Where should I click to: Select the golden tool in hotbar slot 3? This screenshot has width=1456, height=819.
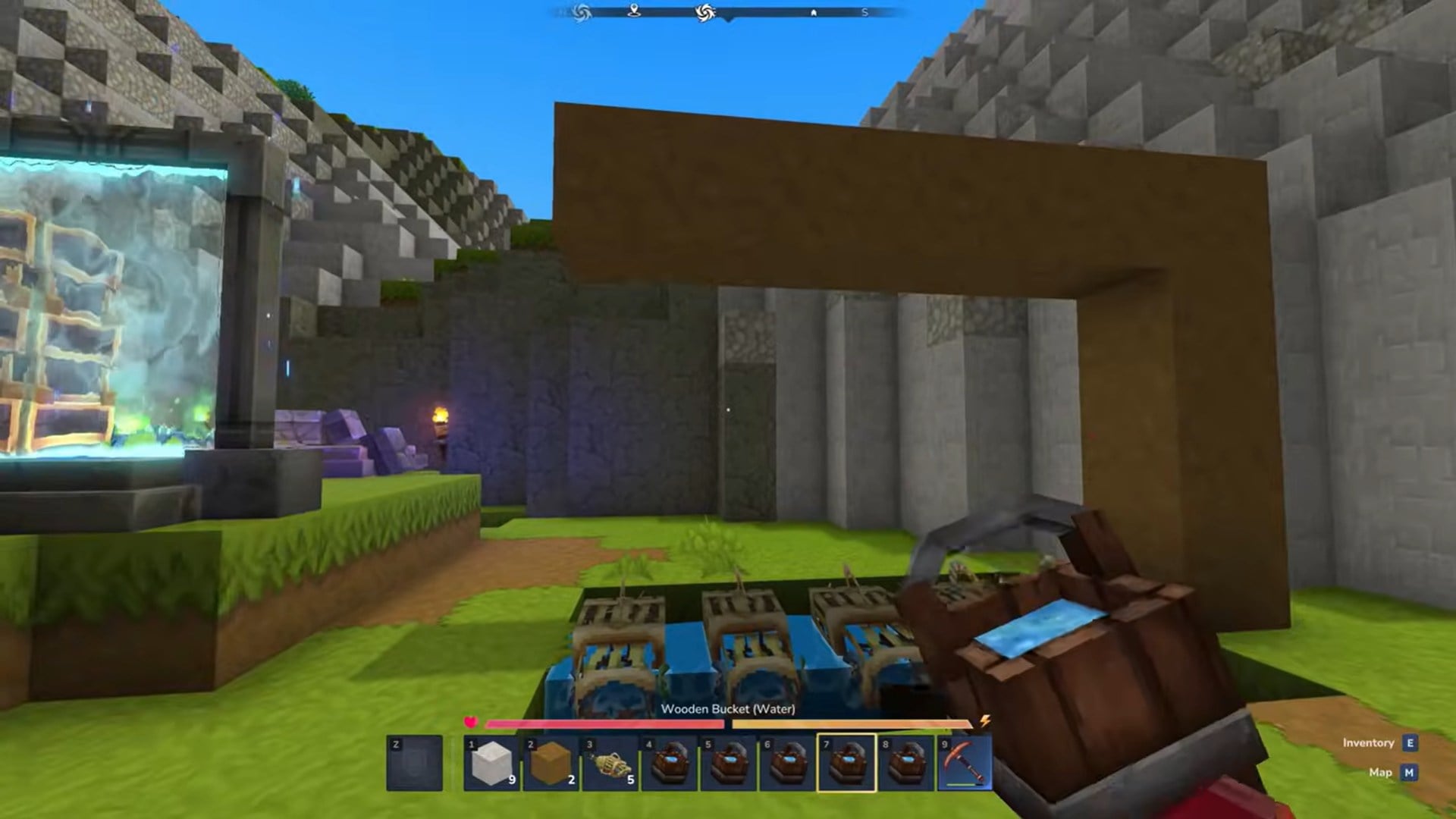610,763
